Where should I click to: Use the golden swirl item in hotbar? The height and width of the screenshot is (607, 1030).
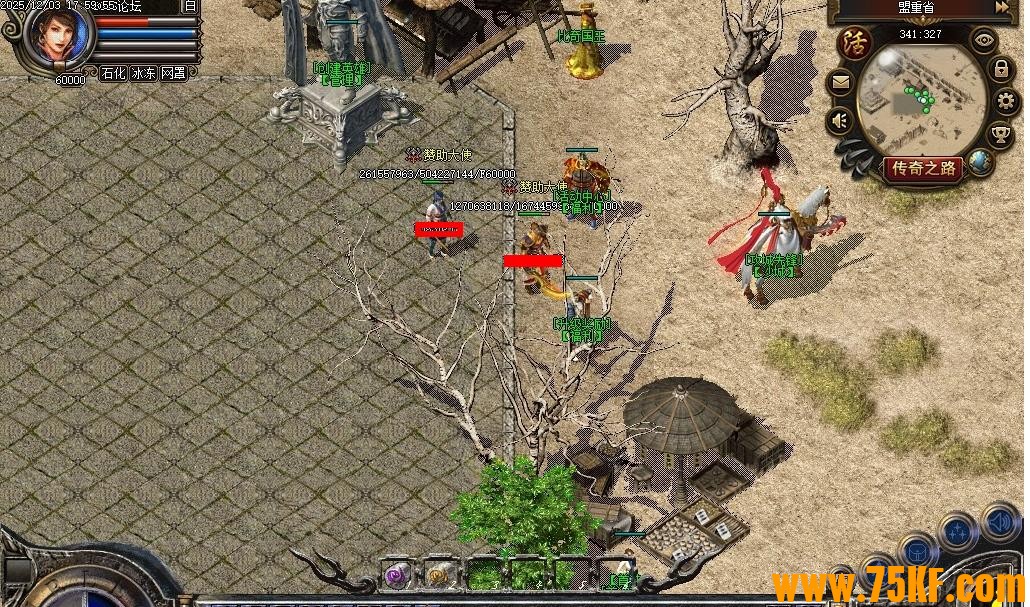[438, 575]
